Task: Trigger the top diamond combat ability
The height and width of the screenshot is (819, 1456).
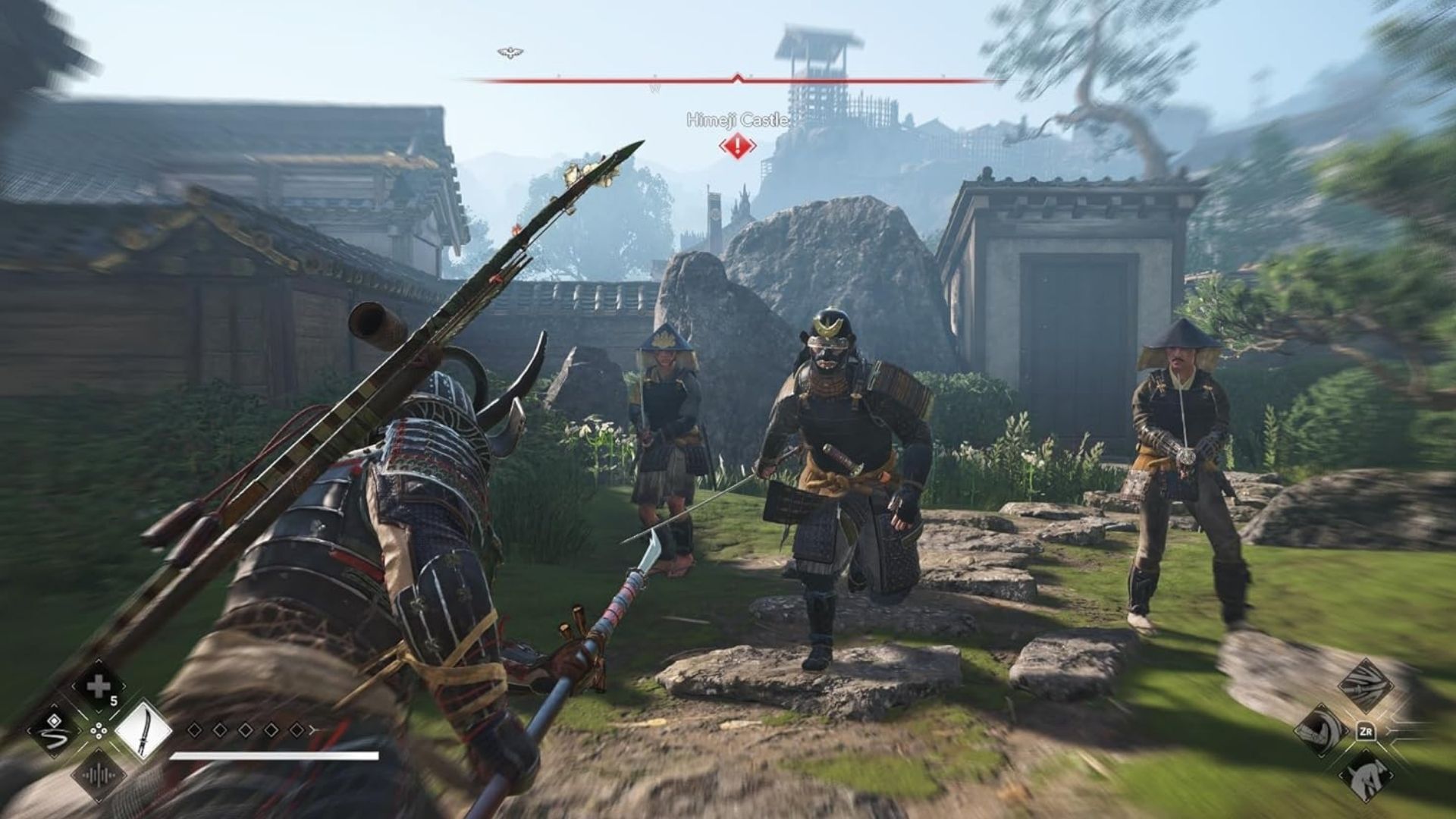Action: pos(1365,685)
